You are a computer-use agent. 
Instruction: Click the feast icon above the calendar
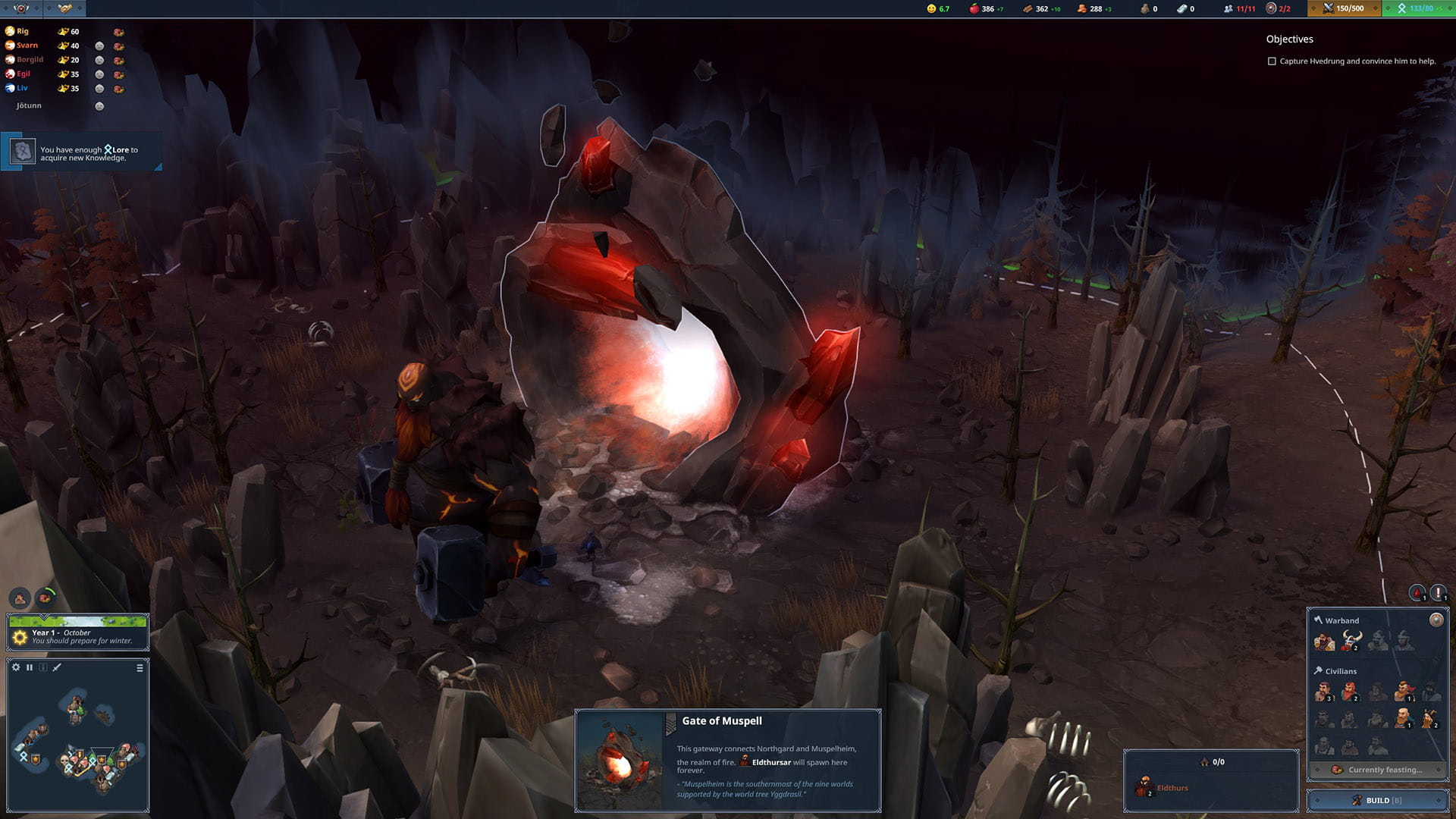tap(45, 598)
